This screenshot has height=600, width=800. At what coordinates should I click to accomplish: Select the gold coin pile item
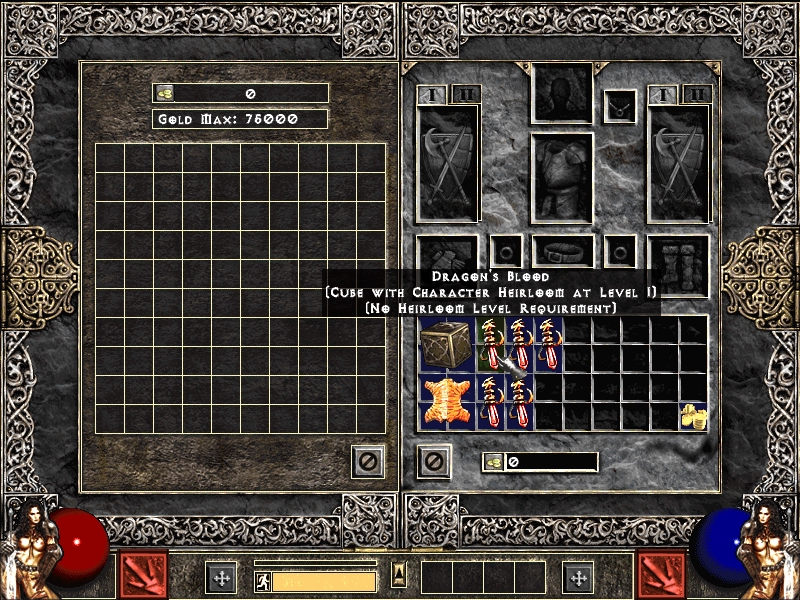pos(691,416)
